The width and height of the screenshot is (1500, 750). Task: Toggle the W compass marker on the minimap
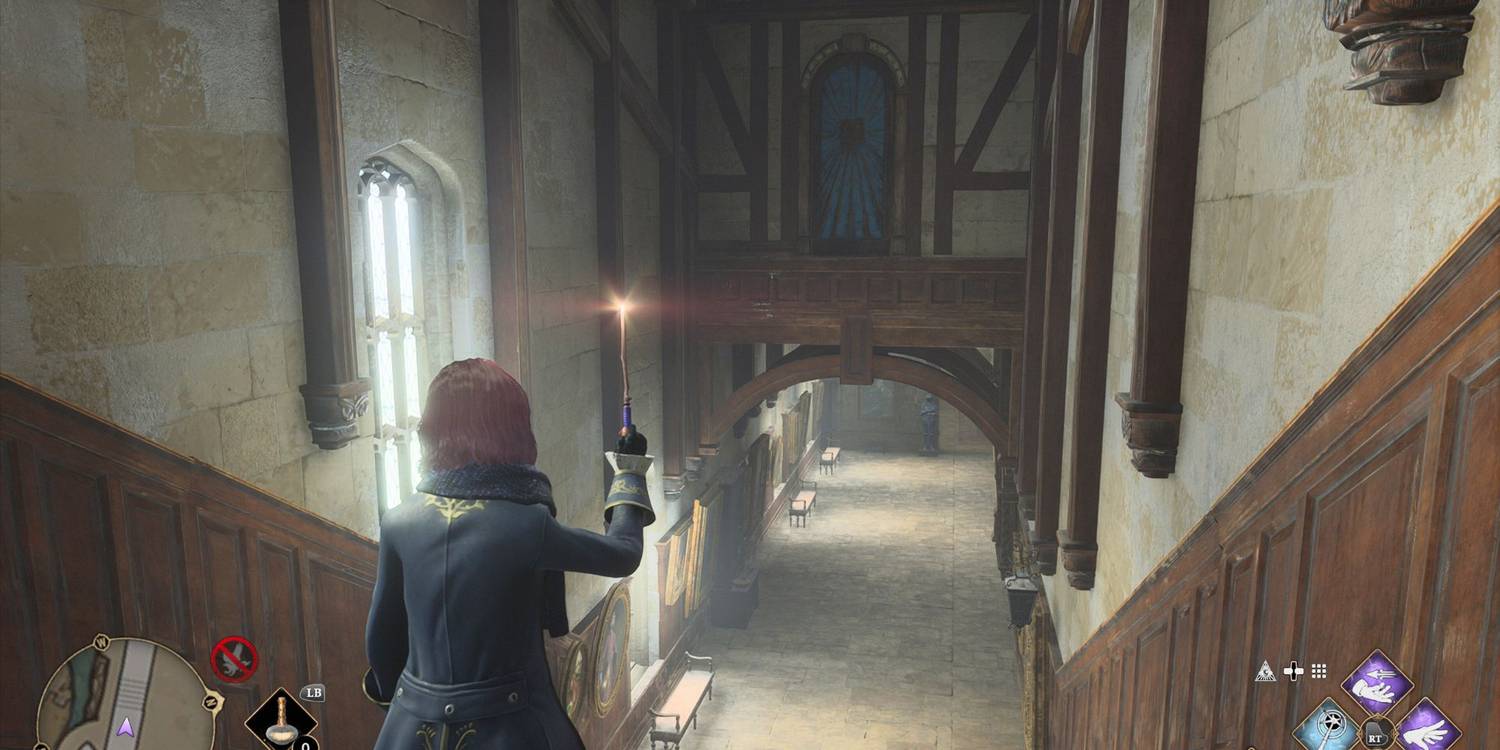point(100,640)
